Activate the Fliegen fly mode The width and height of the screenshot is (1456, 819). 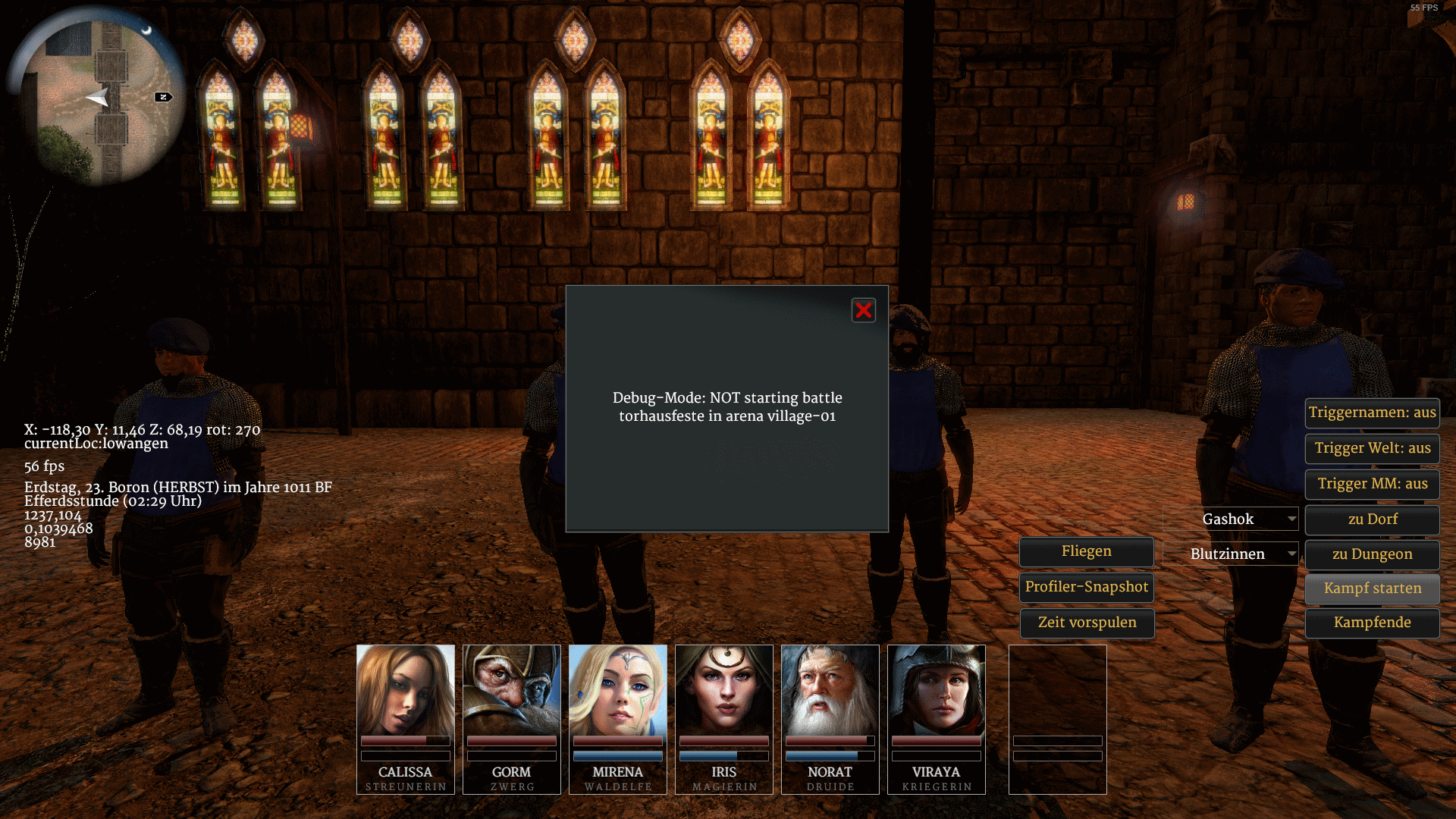(1086, 551)
